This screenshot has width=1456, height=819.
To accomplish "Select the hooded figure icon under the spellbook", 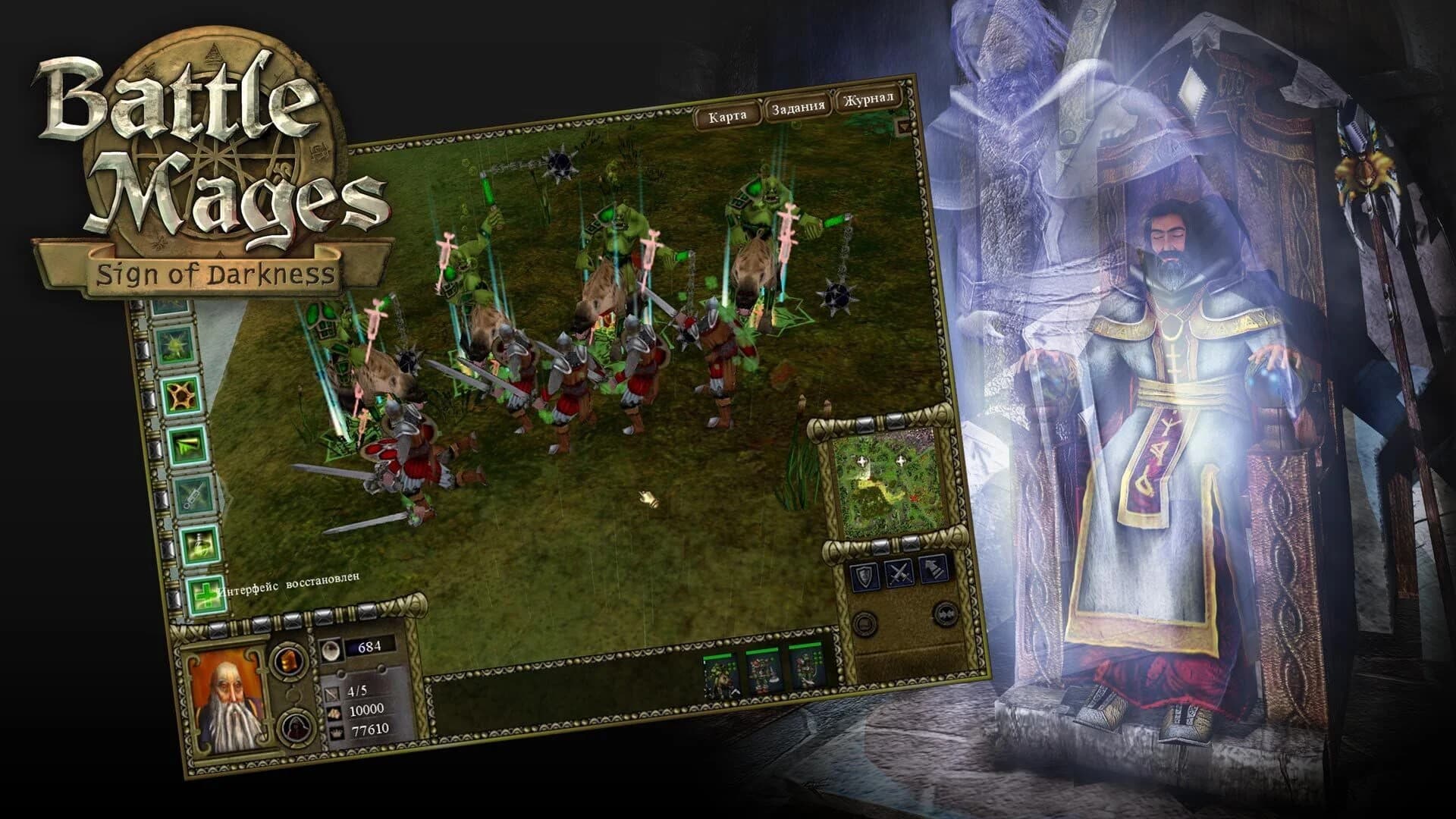I will click(x=296, y=730).
